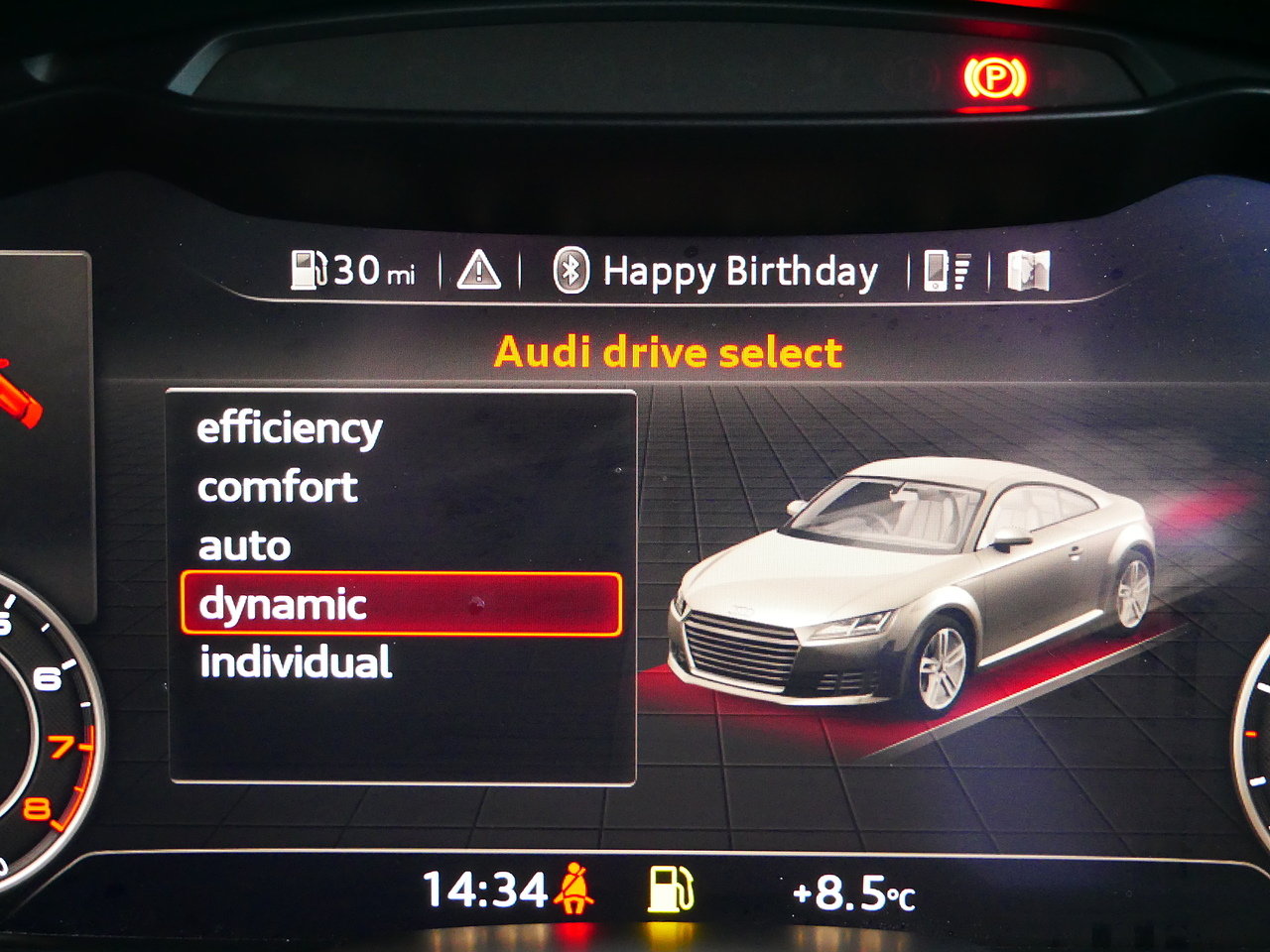
Task: Switch to the phone signal tab
Action: point(948,271)
